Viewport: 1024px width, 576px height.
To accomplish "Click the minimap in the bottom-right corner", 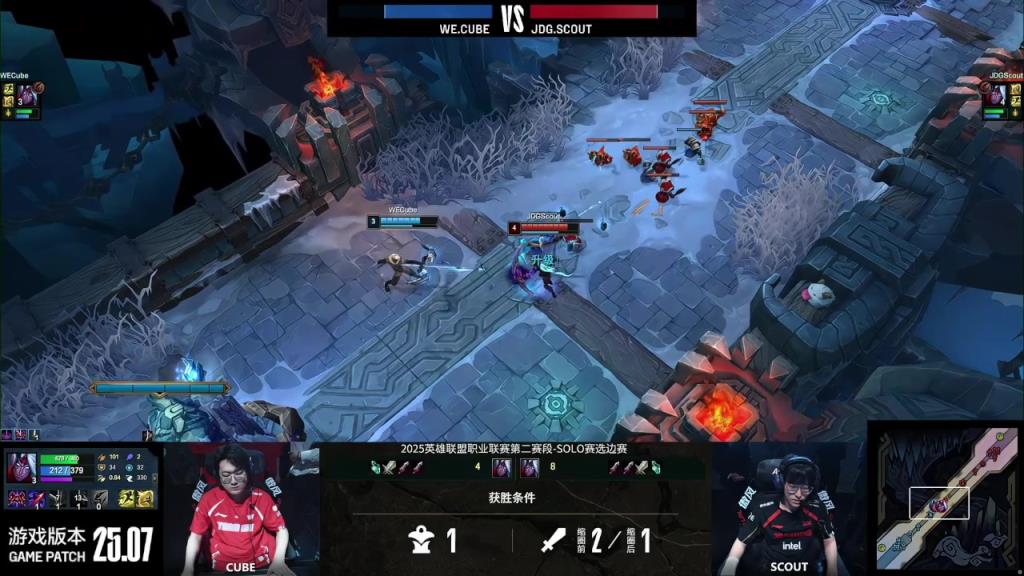I will click(x=947, y=497).
